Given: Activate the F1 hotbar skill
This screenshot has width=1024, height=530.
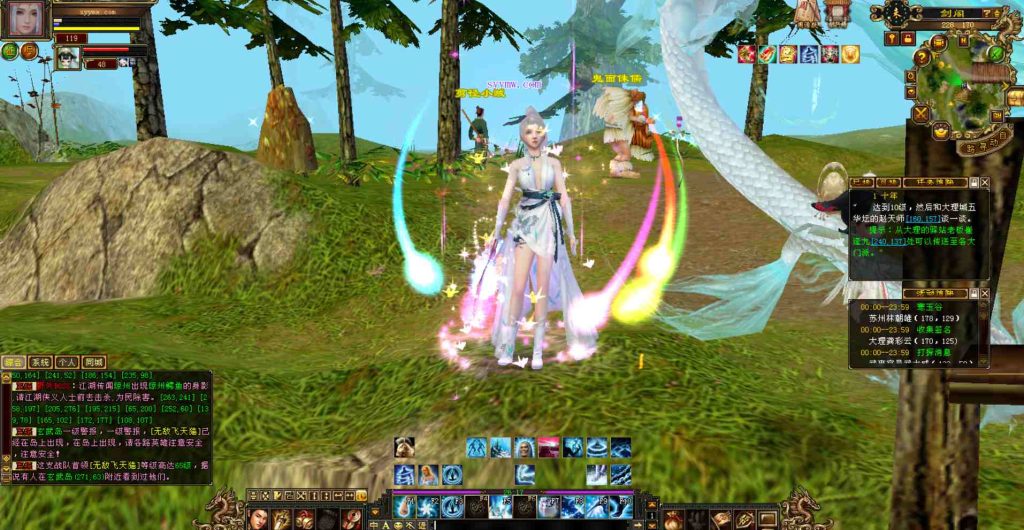Looking at the screenshot, I should pyautogui.click(x=405, y=507).
